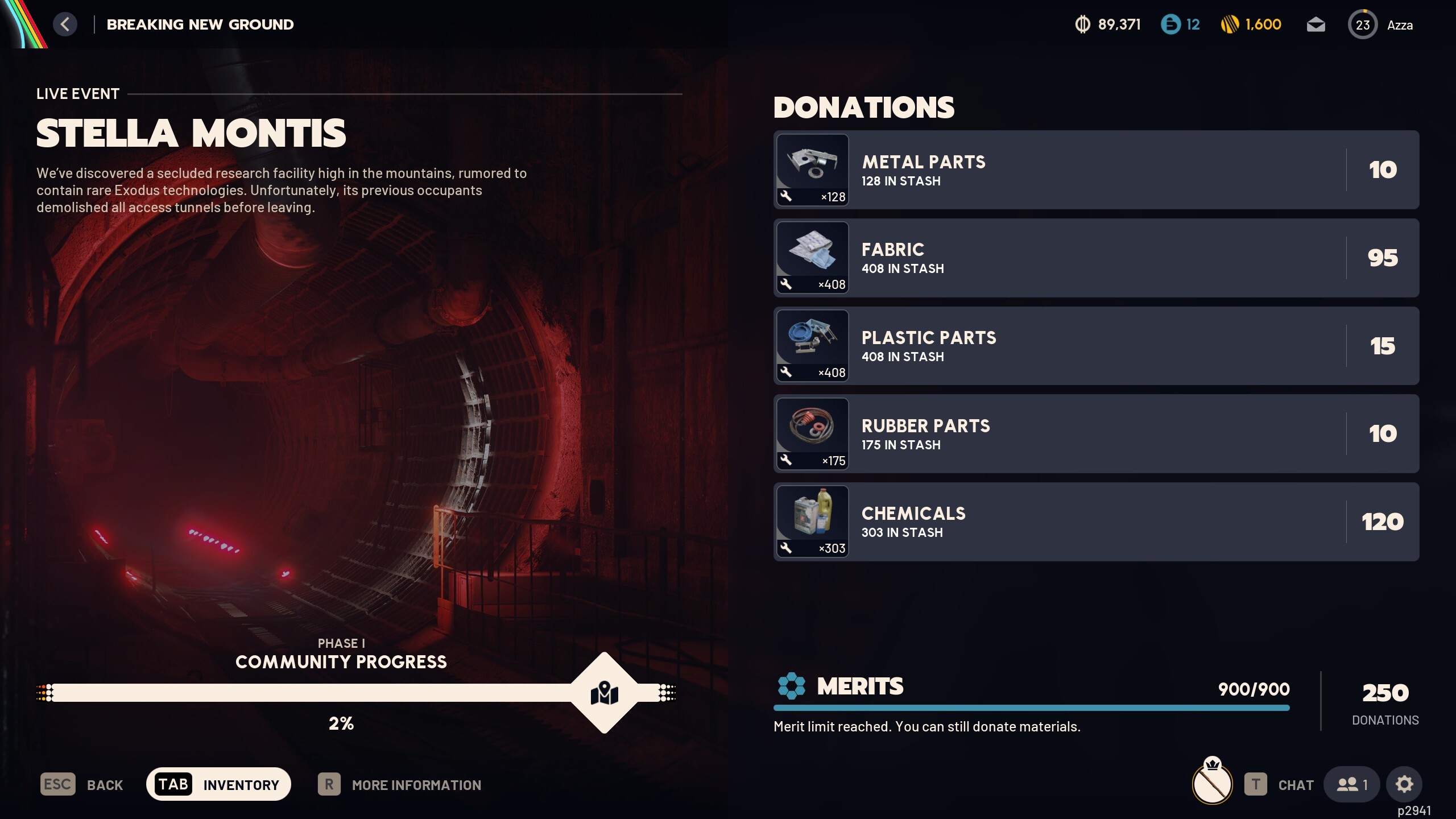Click the map marker on the progress bar
The width and height of the screenshot is (1456, 819).
click(x=605, y=693)
